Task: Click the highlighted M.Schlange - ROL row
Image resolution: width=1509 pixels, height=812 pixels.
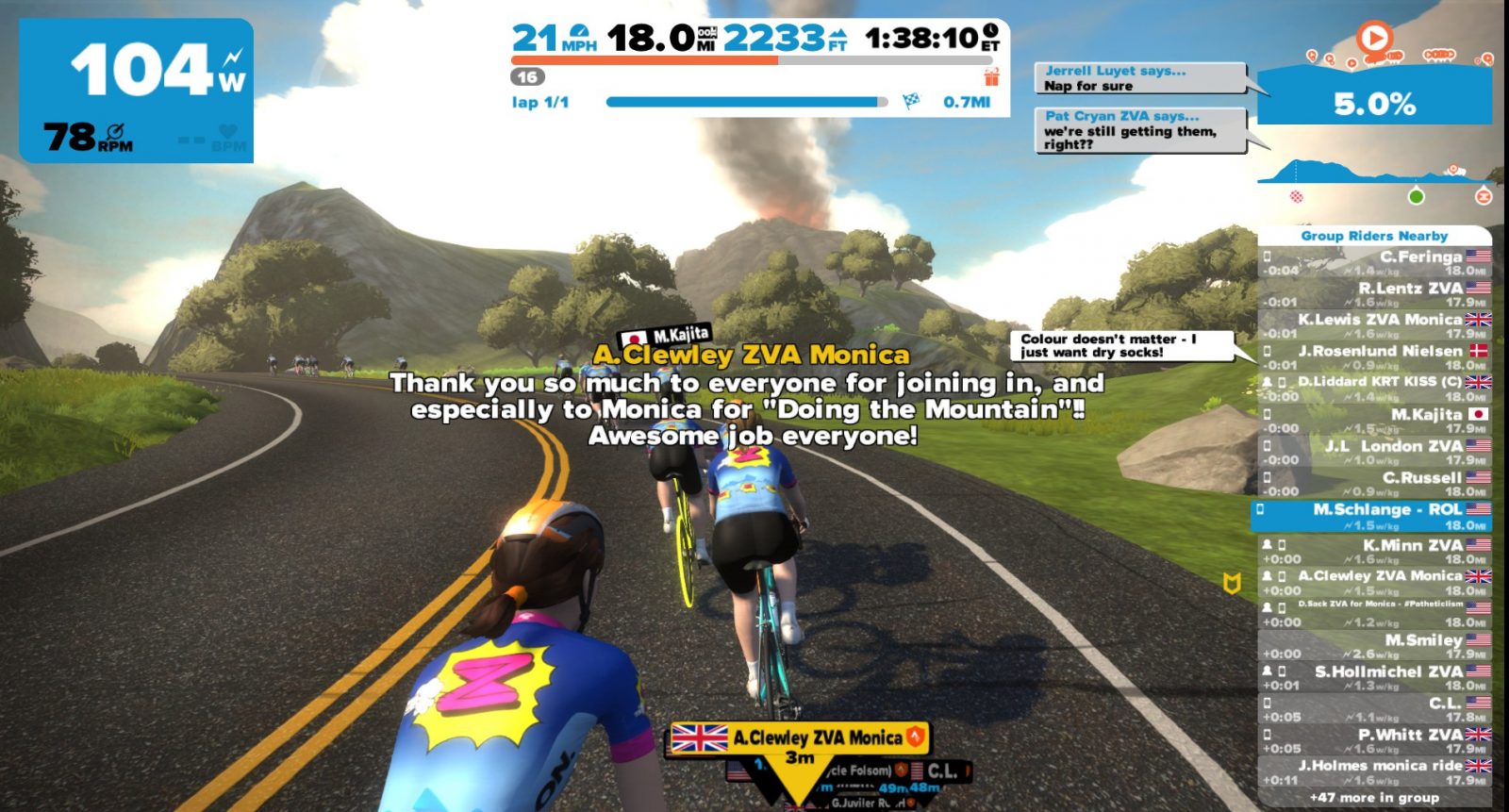Action: pyautogui.click(x=1375, y=516)
